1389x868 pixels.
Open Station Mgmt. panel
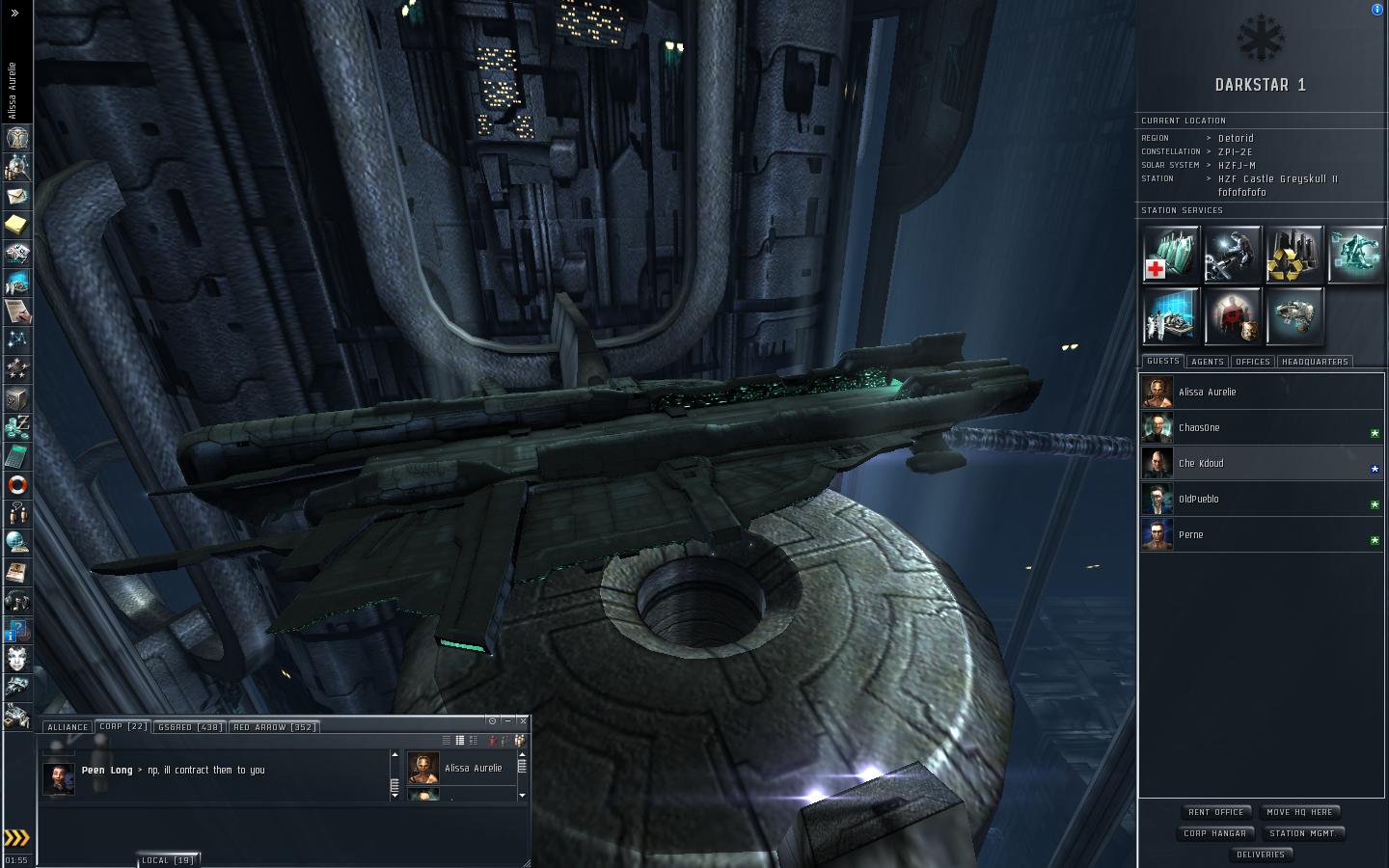click(1302, 833)
